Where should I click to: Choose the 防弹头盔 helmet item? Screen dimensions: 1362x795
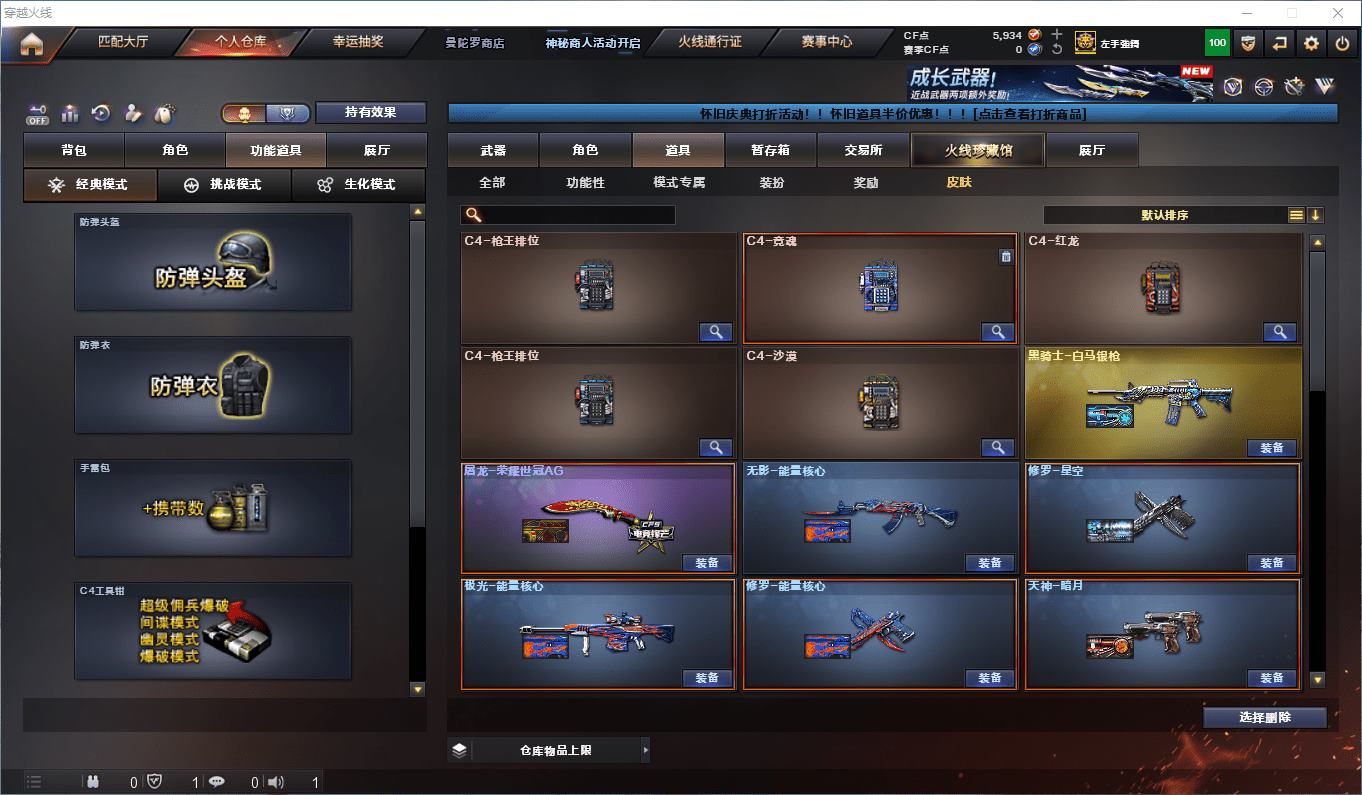(x=213, y=262)
